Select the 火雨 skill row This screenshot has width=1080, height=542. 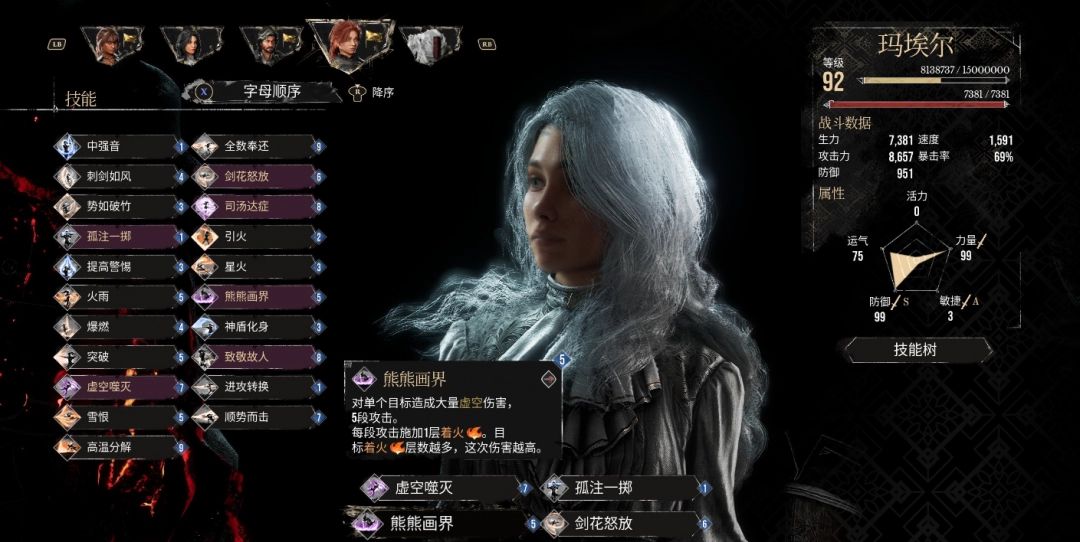coord(119,296)
